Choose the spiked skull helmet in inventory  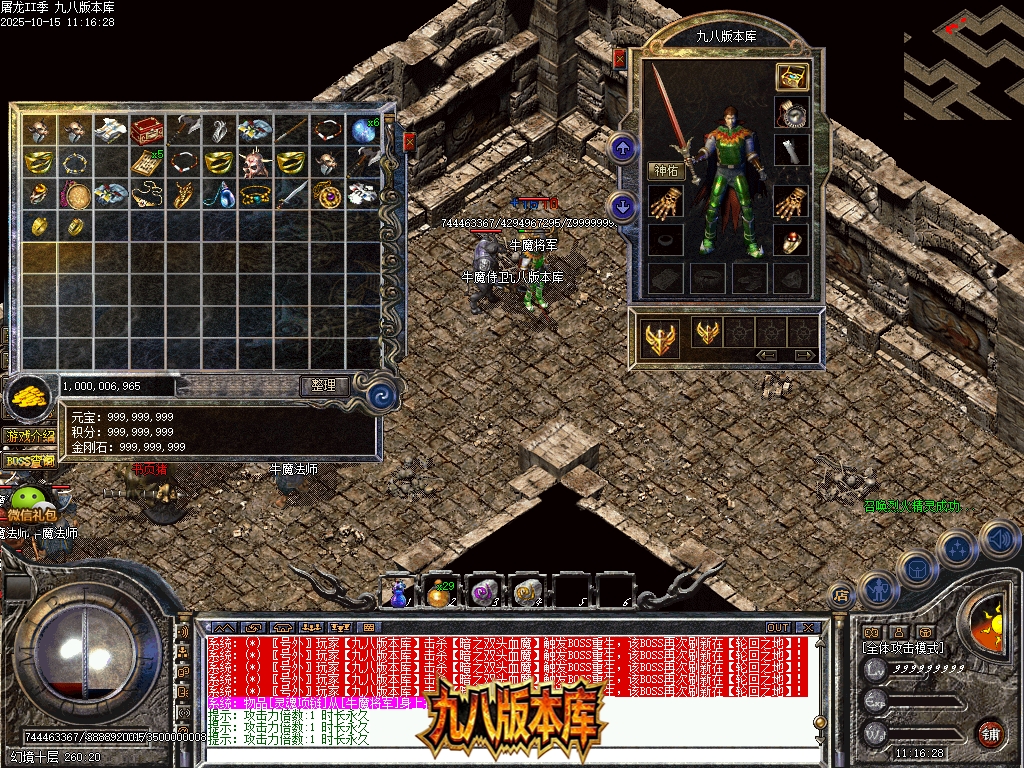255,162
